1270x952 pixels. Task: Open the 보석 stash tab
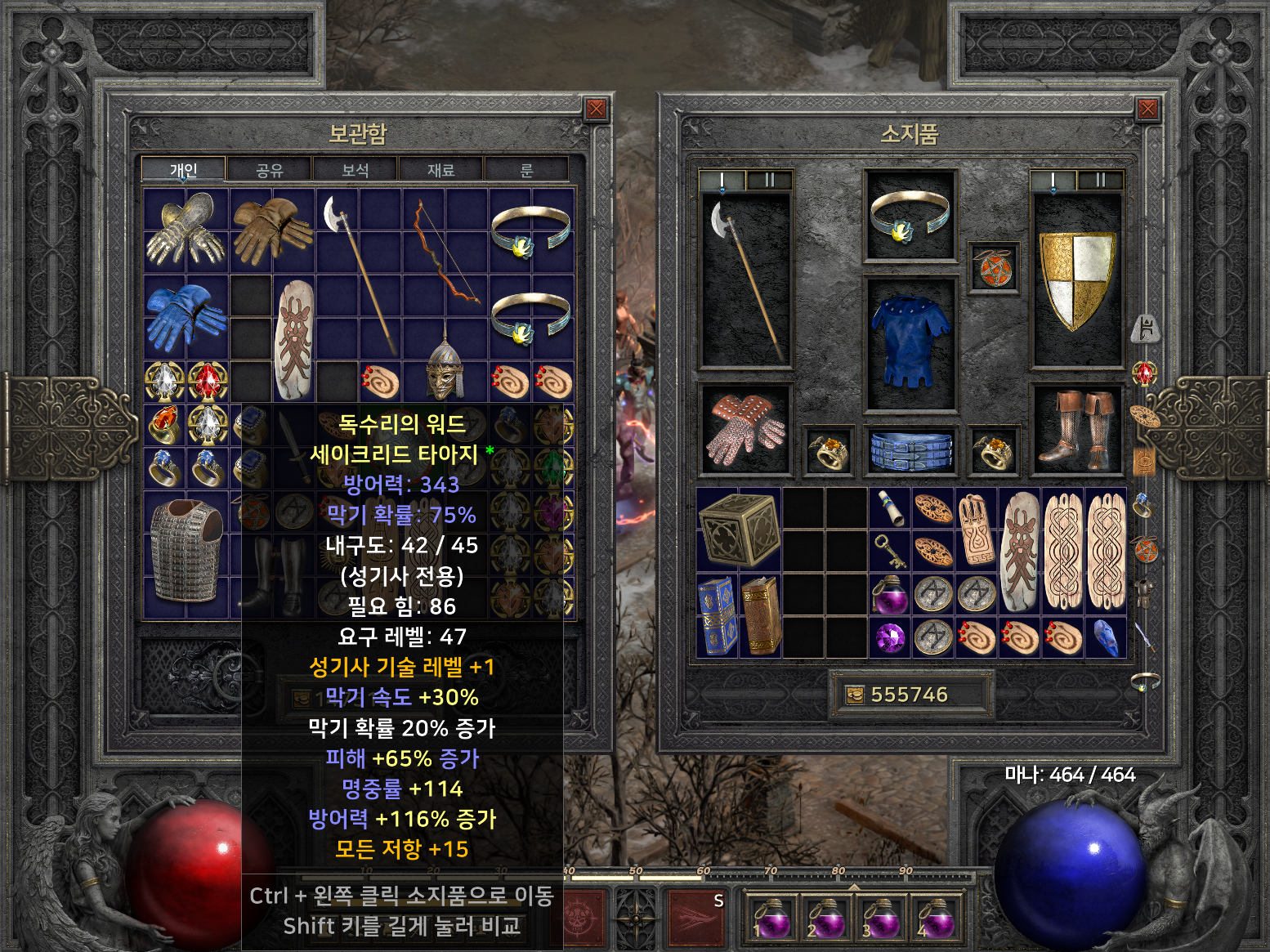tap(356, 170)
